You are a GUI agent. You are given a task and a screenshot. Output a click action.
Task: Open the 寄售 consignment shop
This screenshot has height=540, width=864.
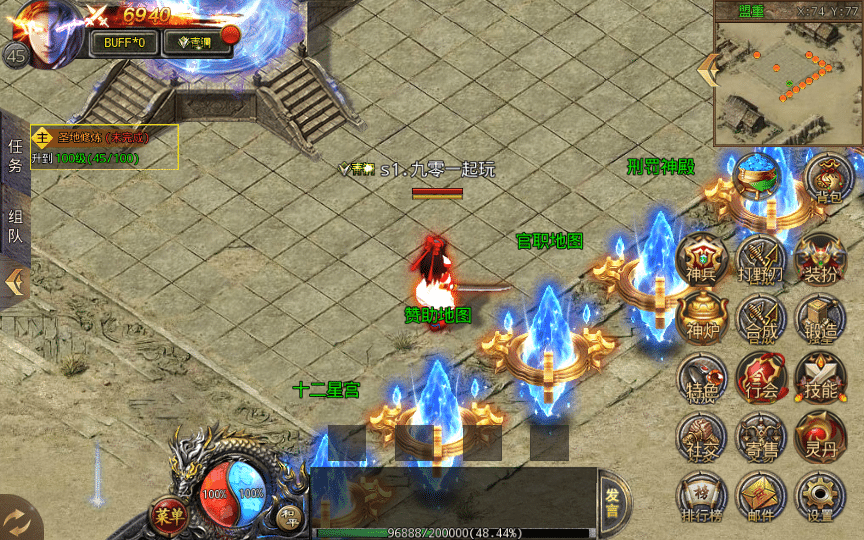pos(761,437)
